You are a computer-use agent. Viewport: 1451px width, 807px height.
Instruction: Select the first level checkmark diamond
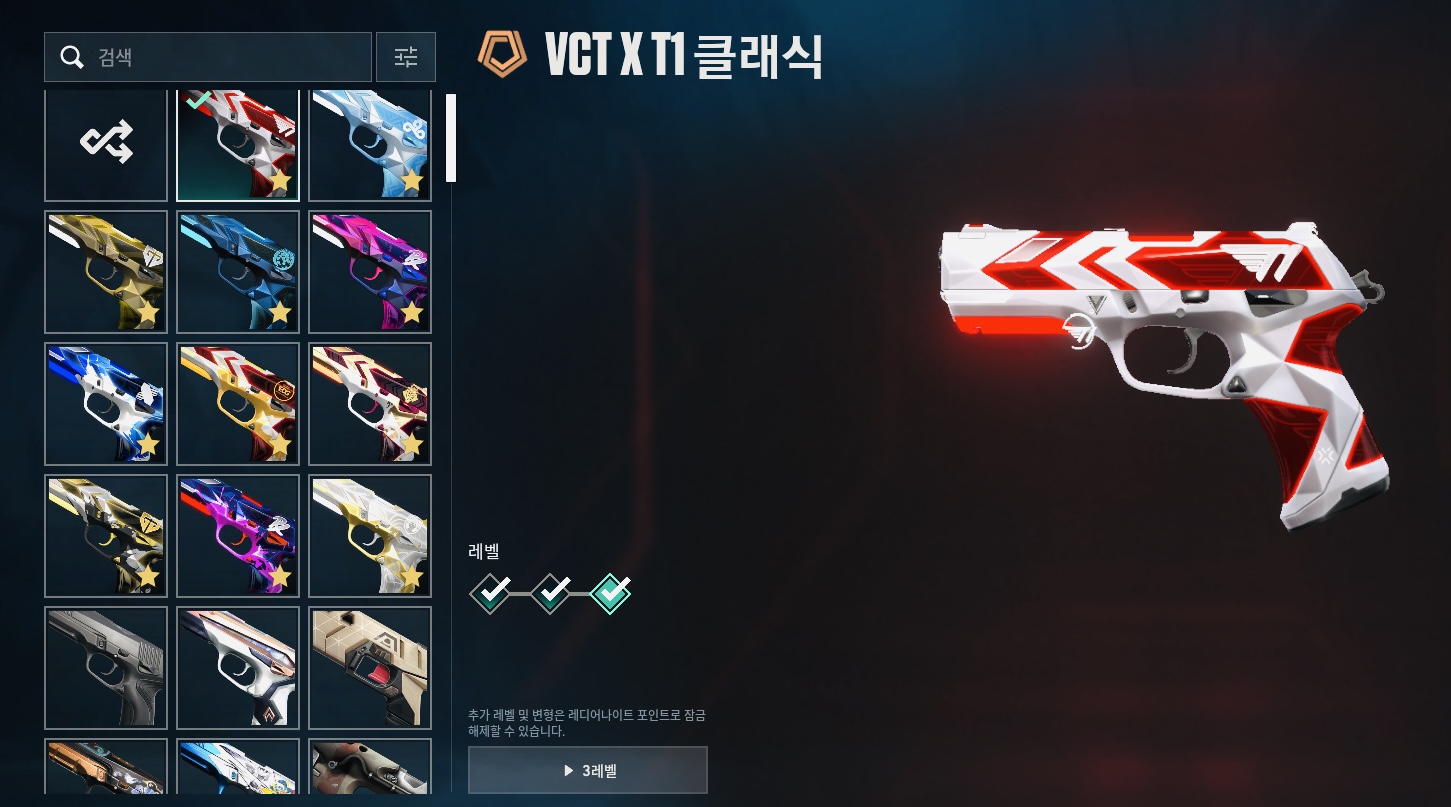coord(490,593)
